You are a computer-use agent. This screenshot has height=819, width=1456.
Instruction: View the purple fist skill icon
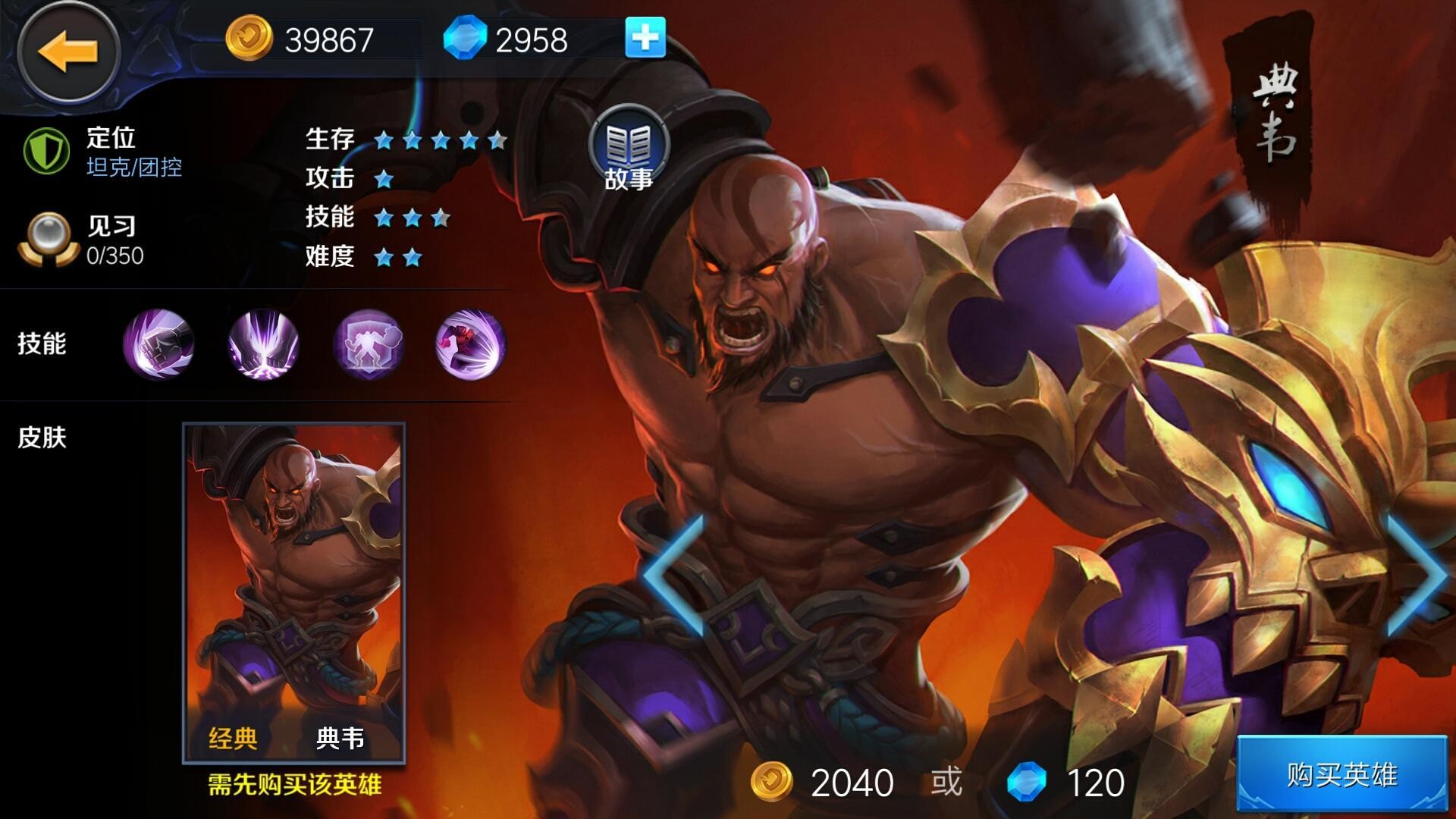pos(158,344)
